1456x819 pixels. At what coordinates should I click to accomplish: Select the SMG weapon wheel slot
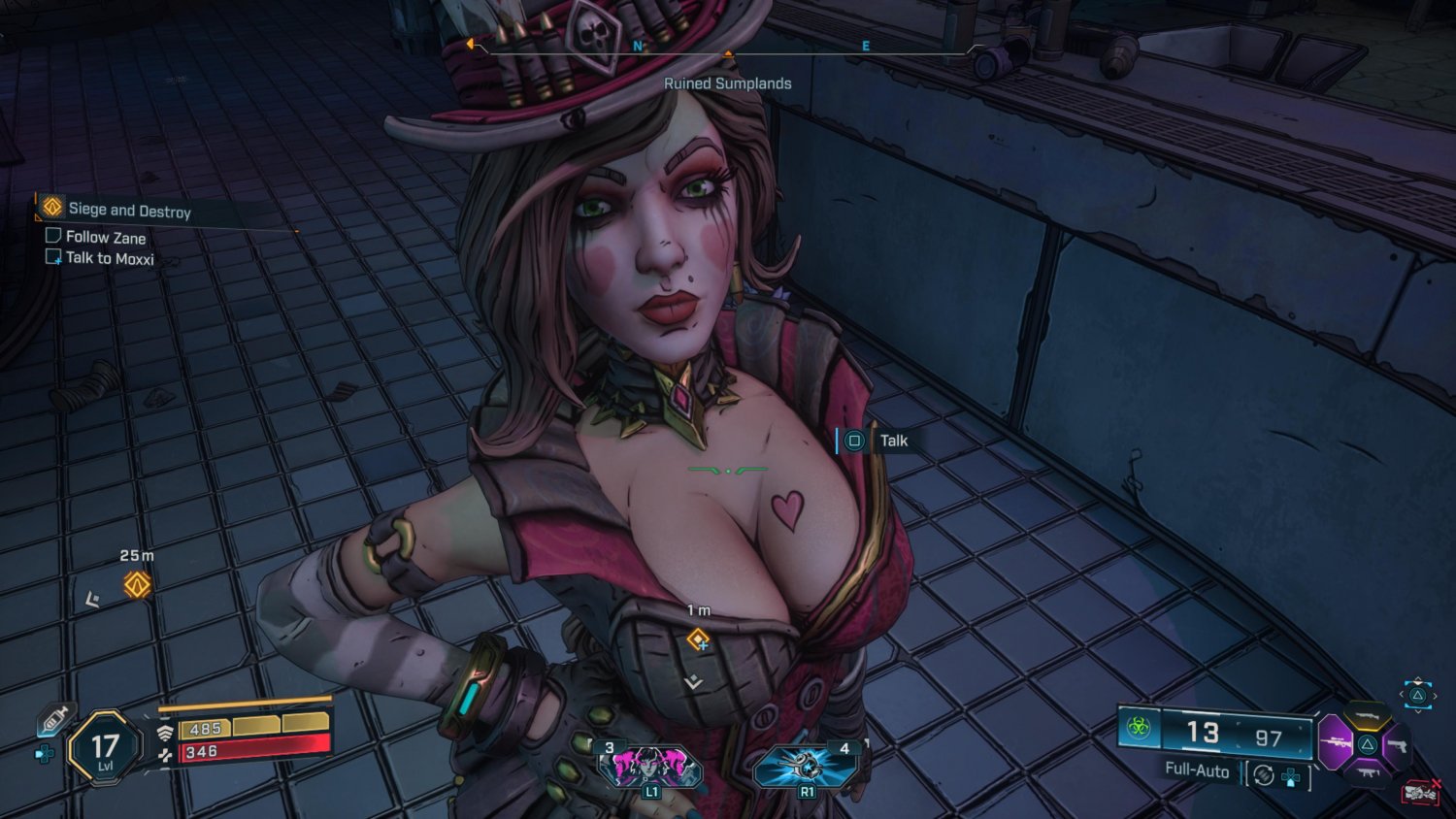point(1370,772)
